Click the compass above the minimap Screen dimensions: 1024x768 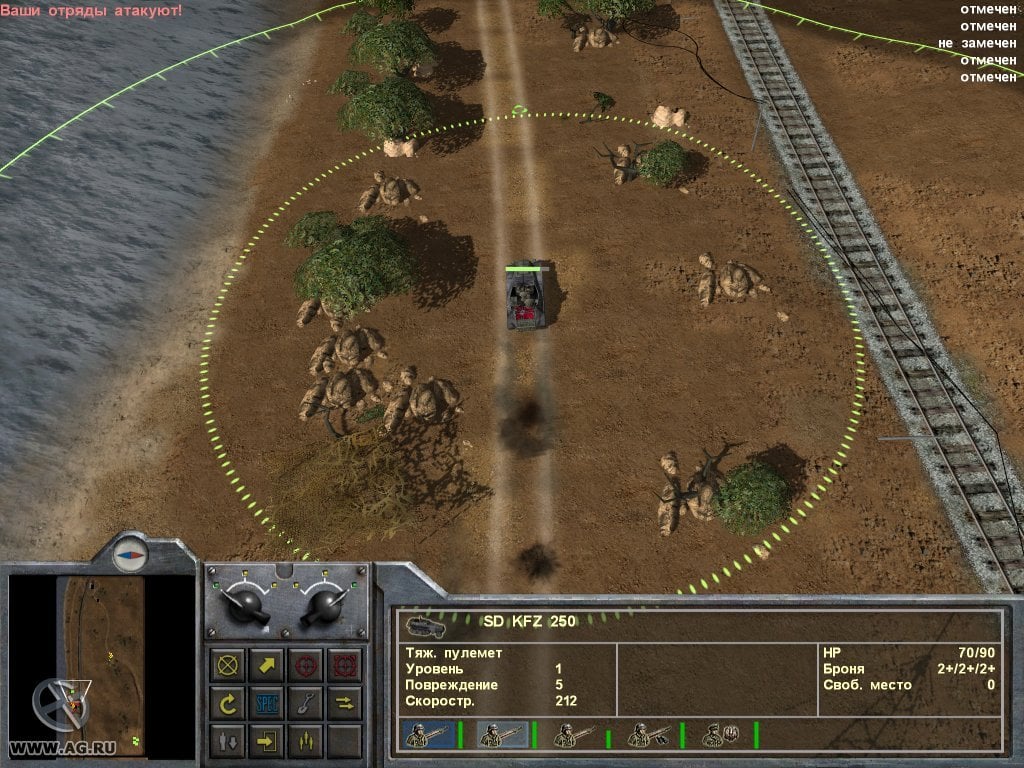(129, 553)
